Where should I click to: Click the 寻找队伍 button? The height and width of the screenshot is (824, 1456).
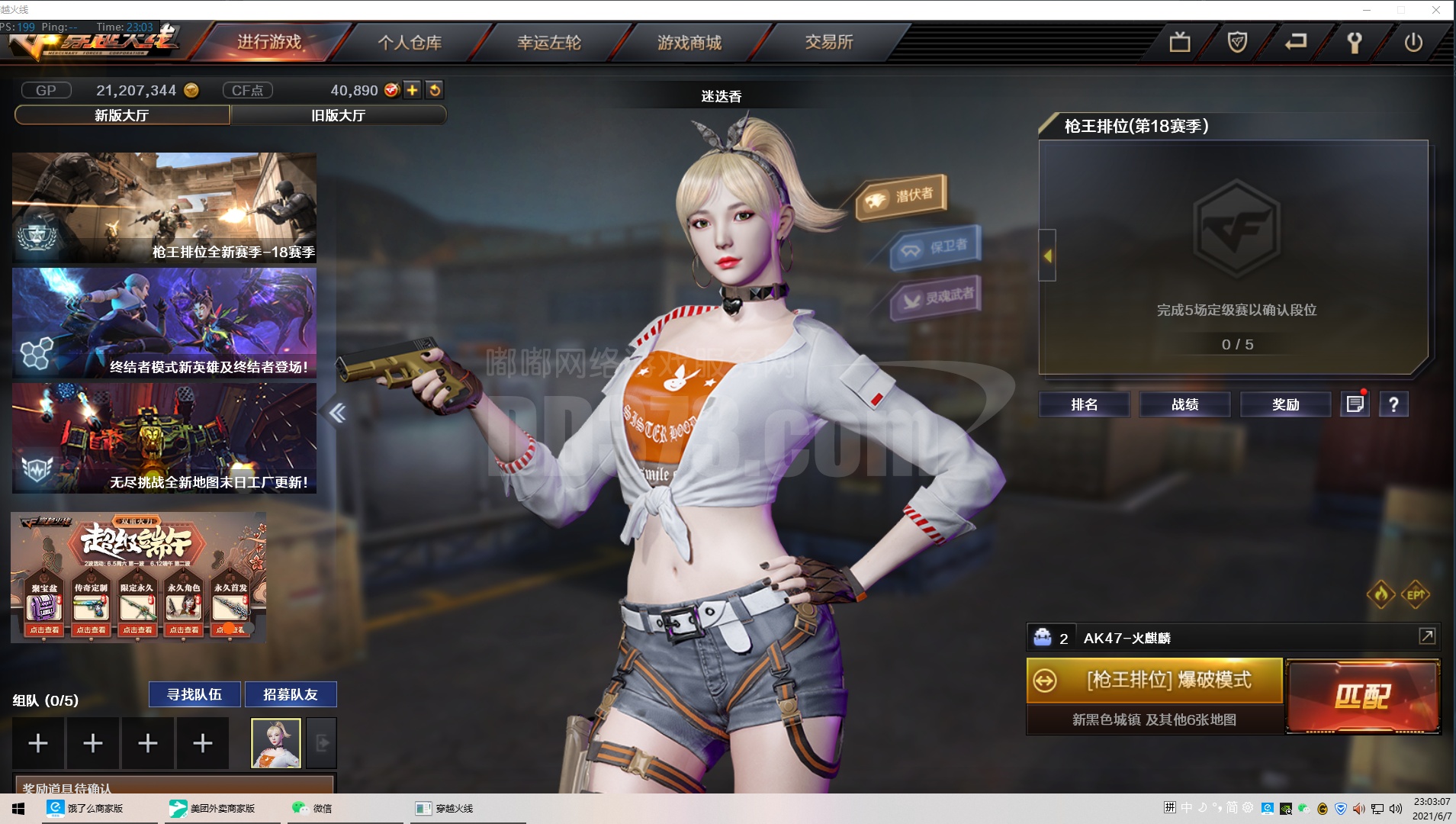point(194,694)
